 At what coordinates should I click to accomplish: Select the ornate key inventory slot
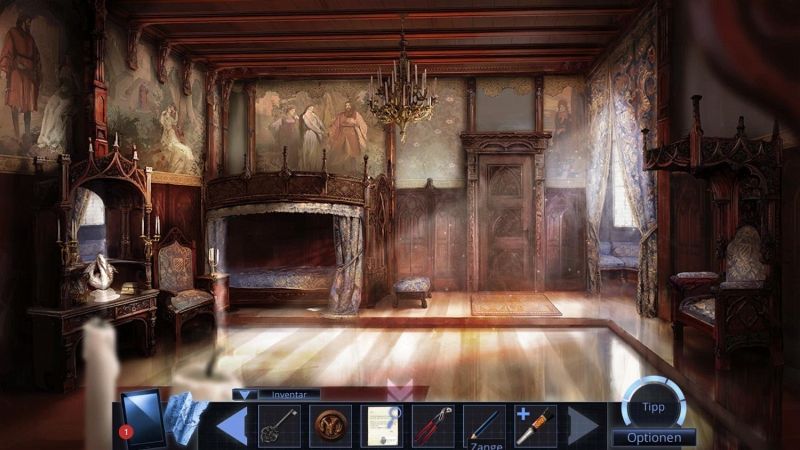[x=279, y=425]
